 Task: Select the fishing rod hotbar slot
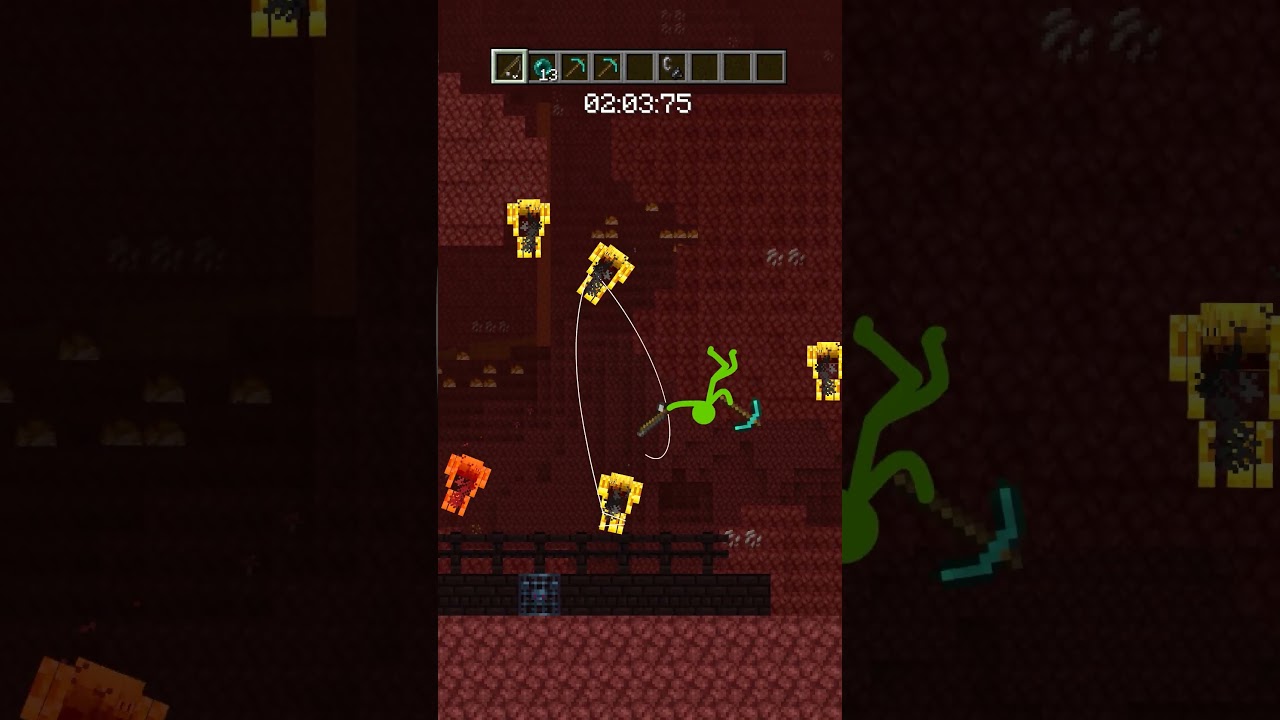(x=509, y=67)
